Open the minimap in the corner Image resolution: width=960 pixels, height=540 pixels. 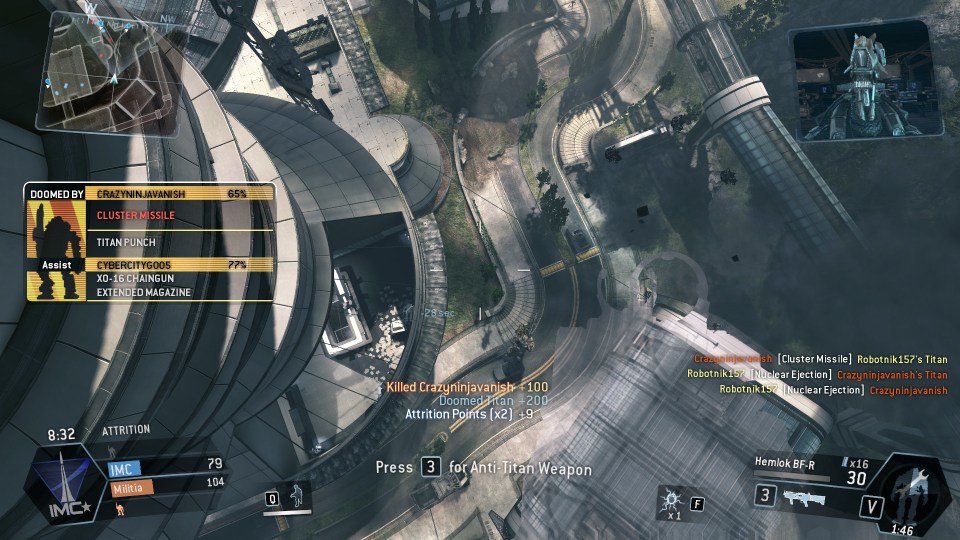(107, 73)
